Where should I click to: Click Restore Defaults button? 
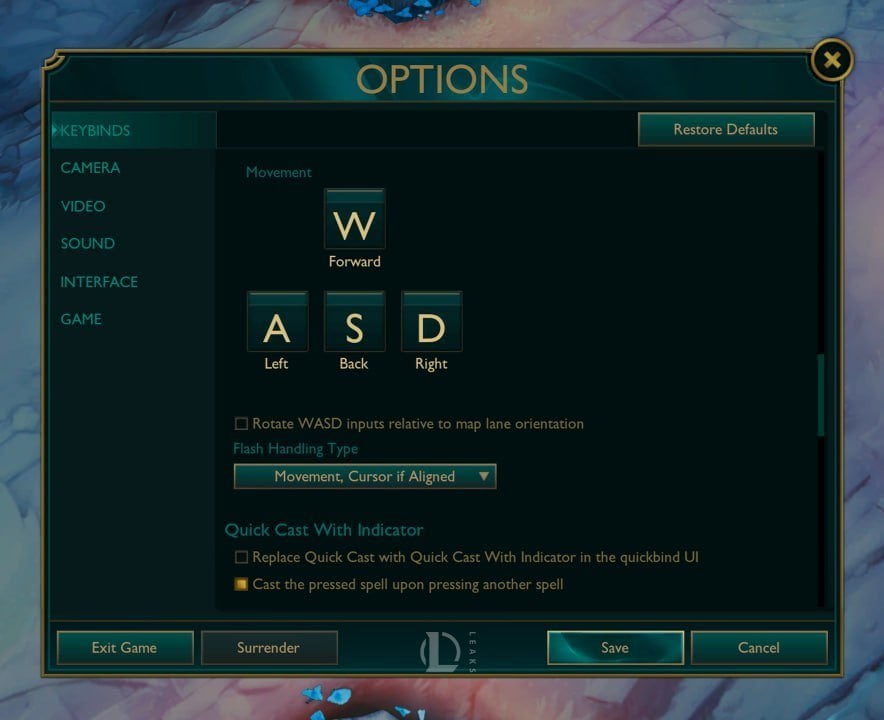coord(725,129)
